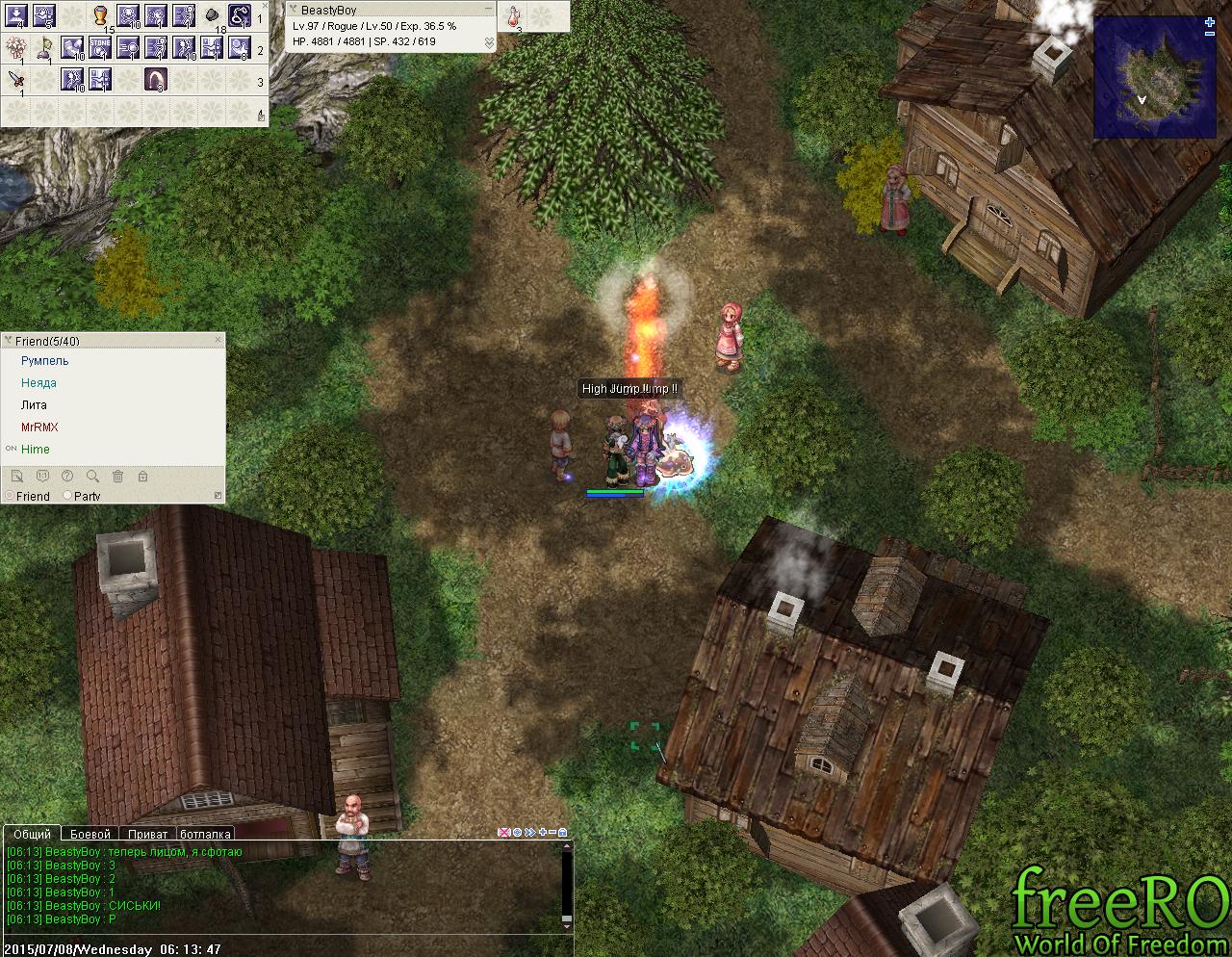Image resolution: width=1232 pixels, height=957 pixels.
Task: Select friend Hime in the friend list
Action: [x=36, y=450]
